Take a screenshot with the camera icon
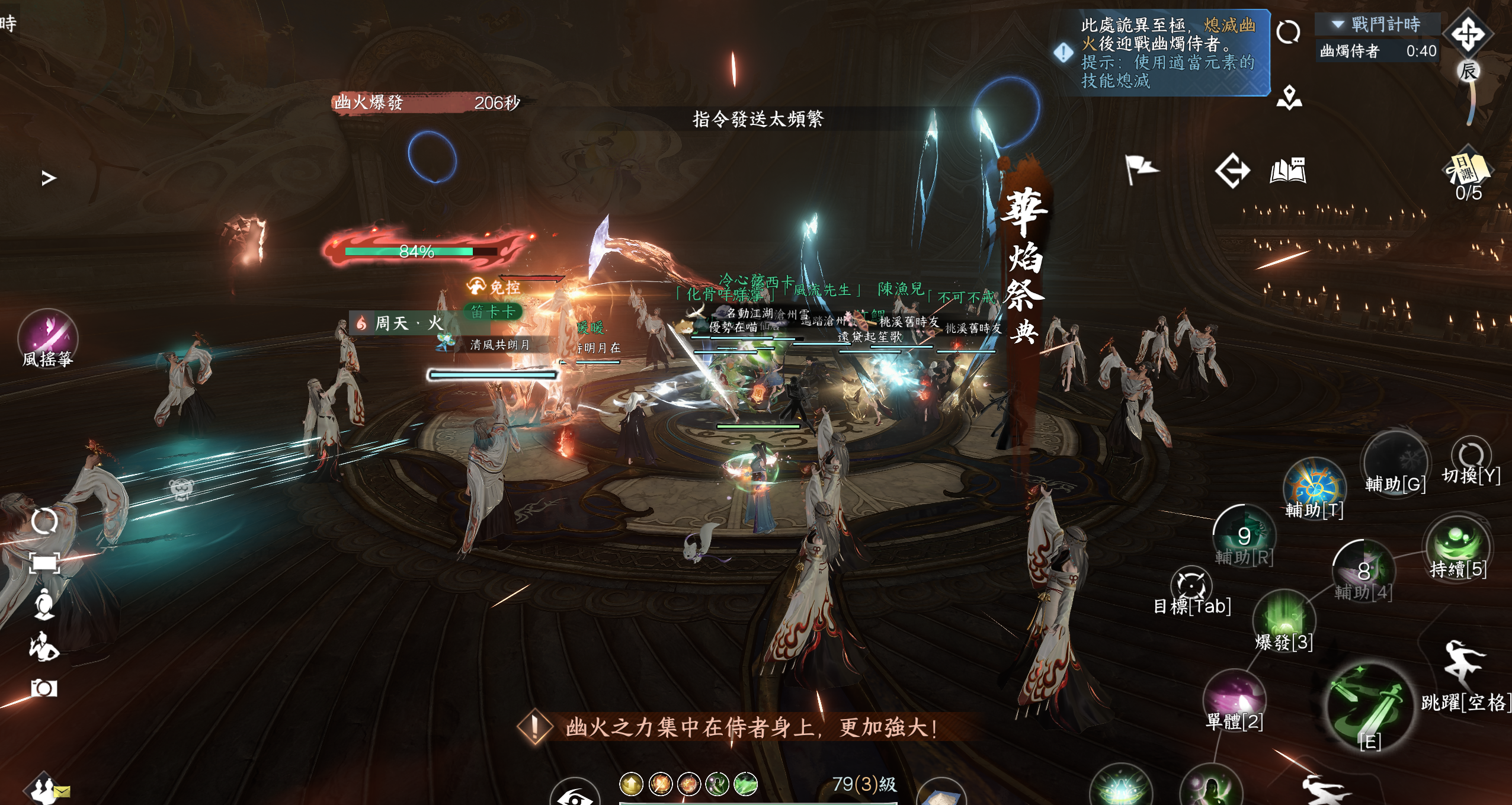The height and width of the screenshot is (805, 1512). point(44,688)
